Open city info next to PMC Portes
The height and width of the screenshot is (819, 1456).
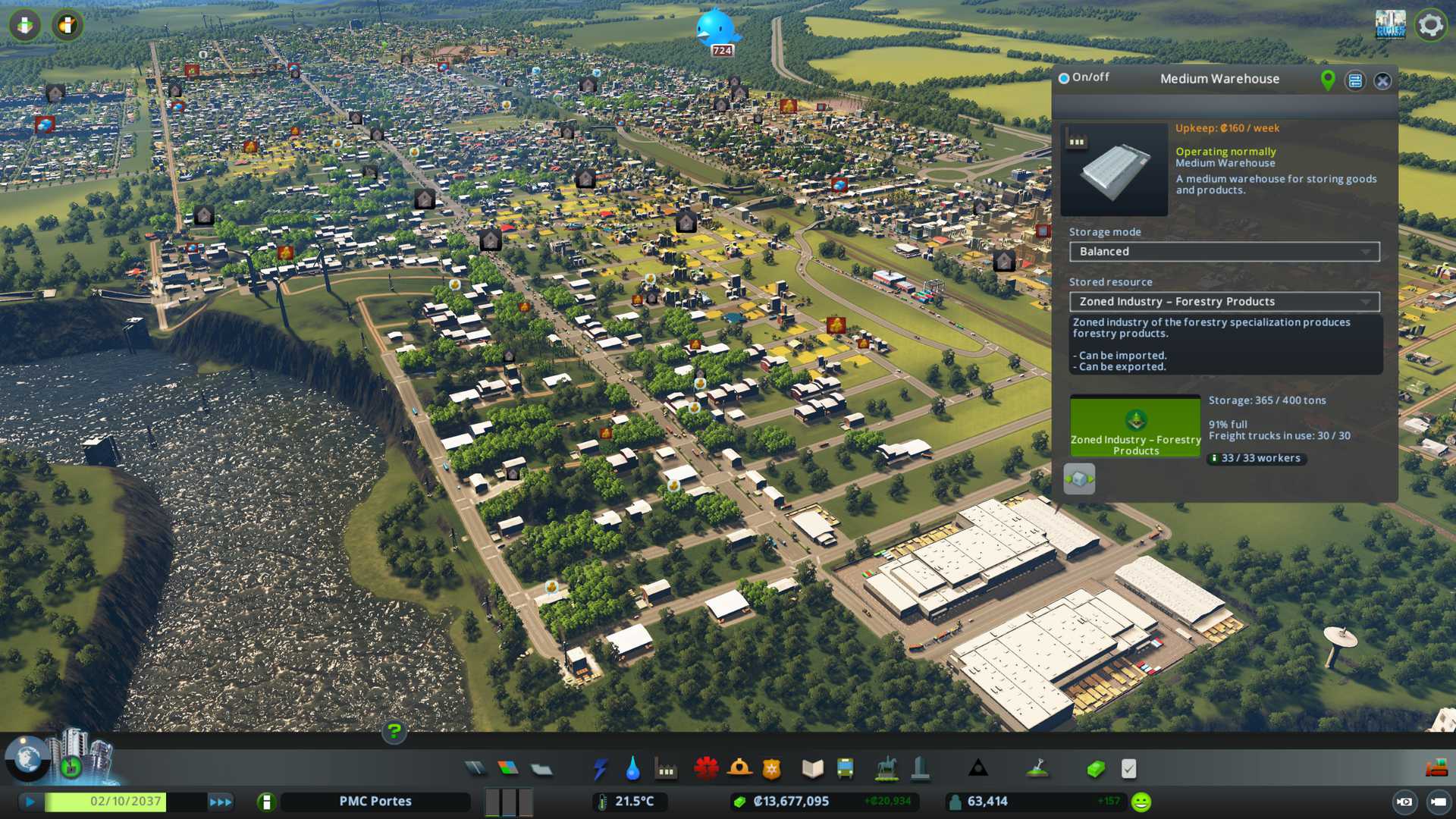click(x=266, y=802)
